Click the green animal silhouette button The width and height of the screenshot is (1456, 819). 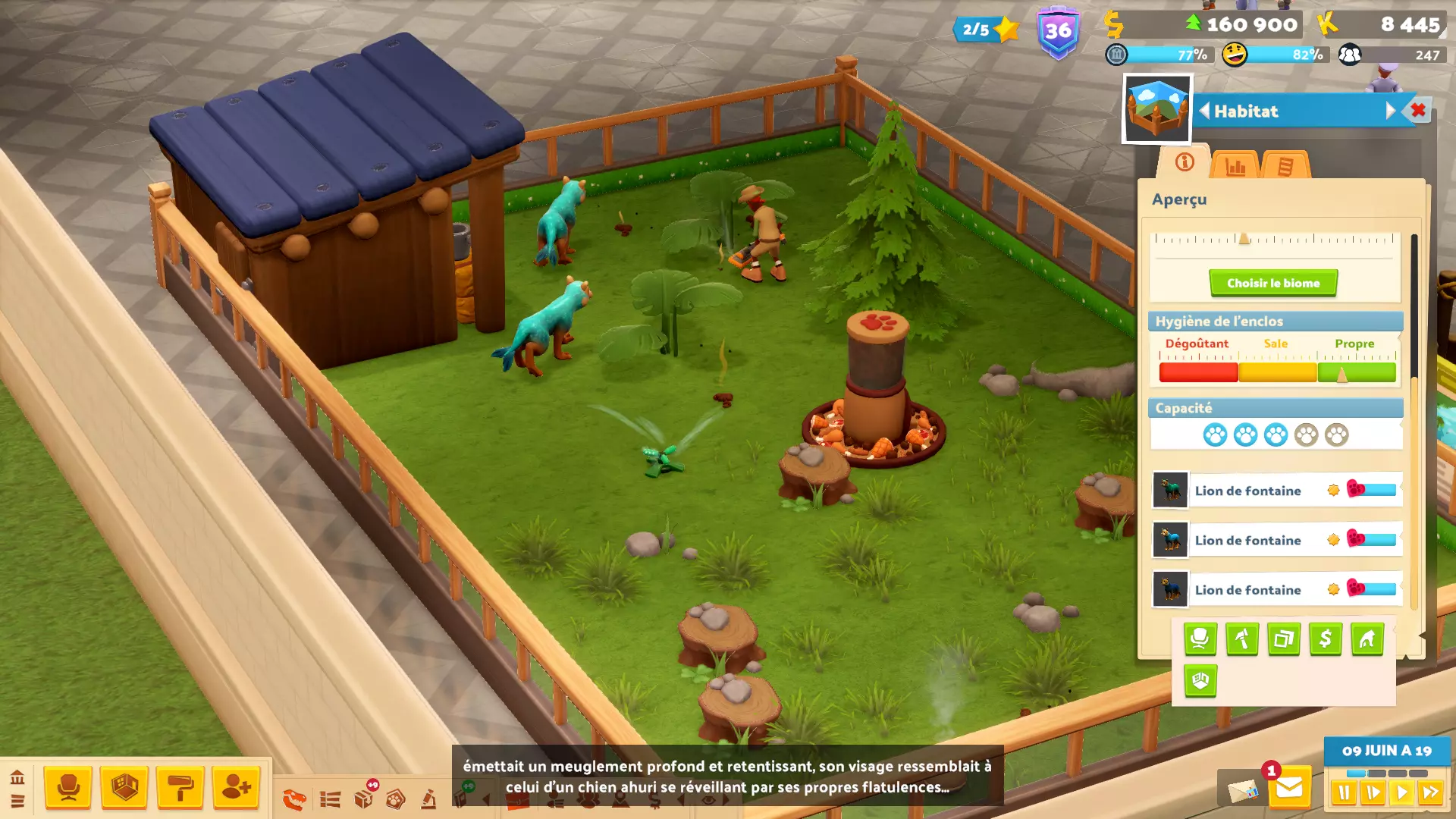coord(1367,639)
